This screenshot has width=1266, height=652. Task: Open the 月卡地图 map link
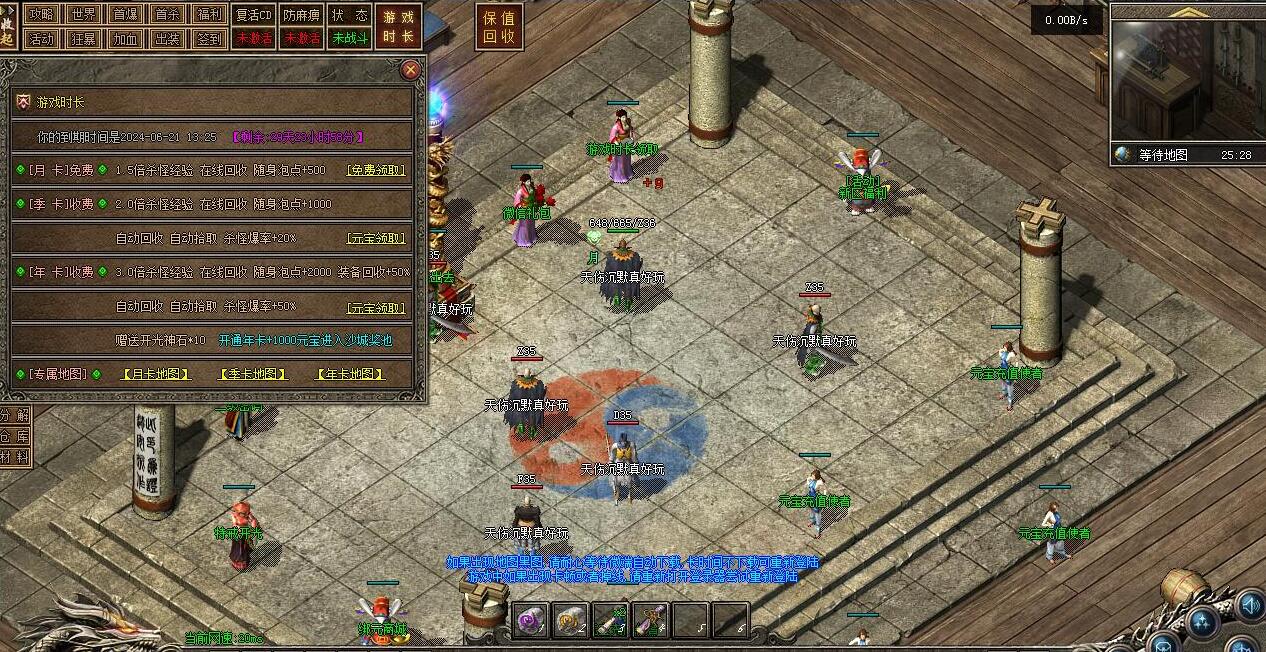coord(155,374)
